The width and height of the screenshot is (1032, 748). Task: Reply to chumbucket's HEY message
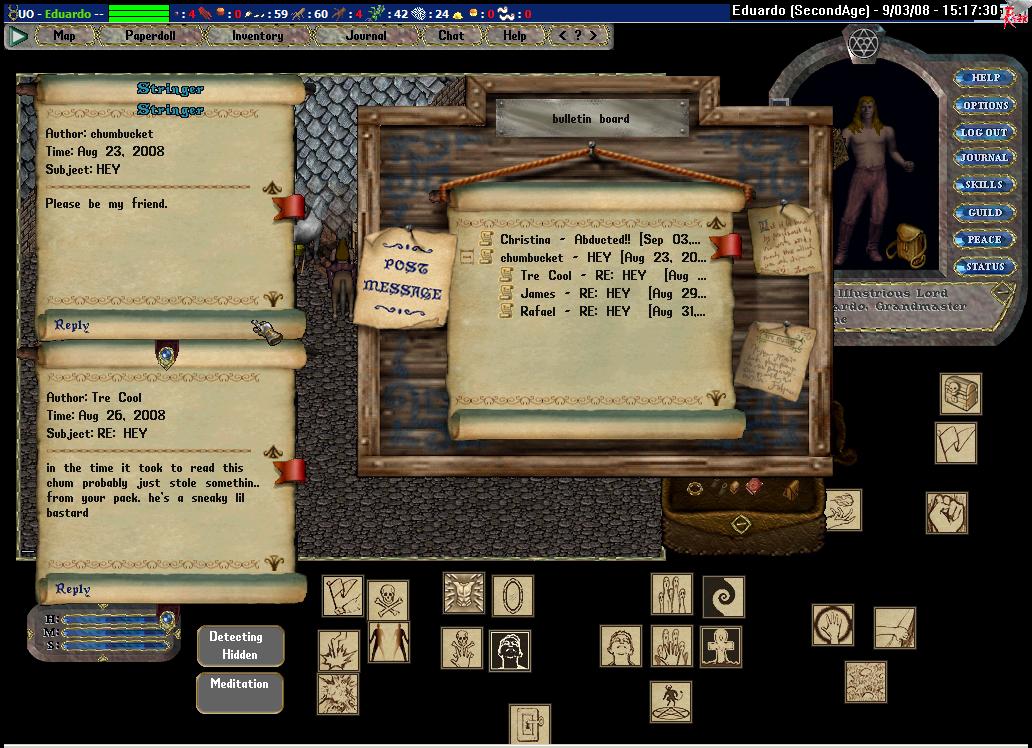72,325
